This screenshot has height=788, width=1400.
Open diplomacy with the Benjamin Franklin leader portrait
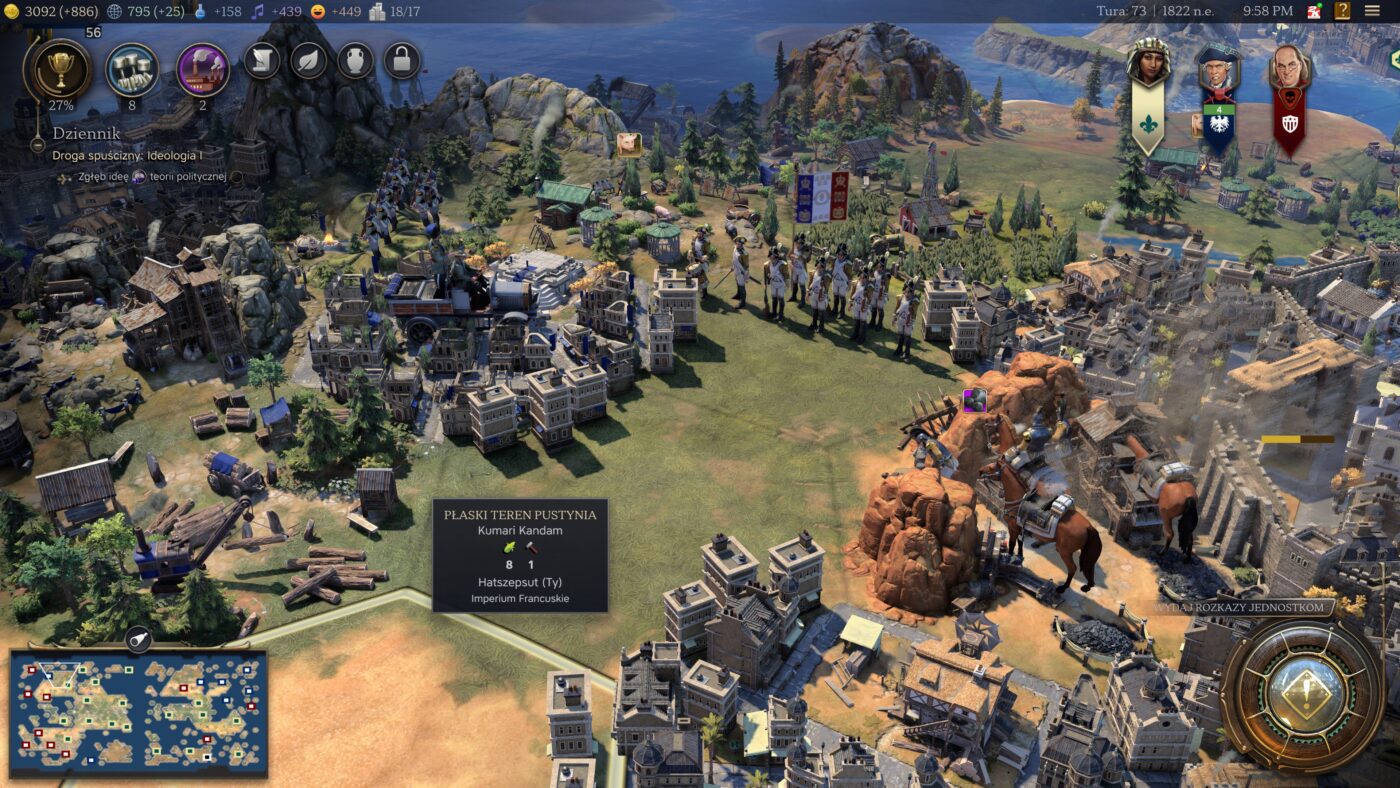click(x=1289, y=68)
